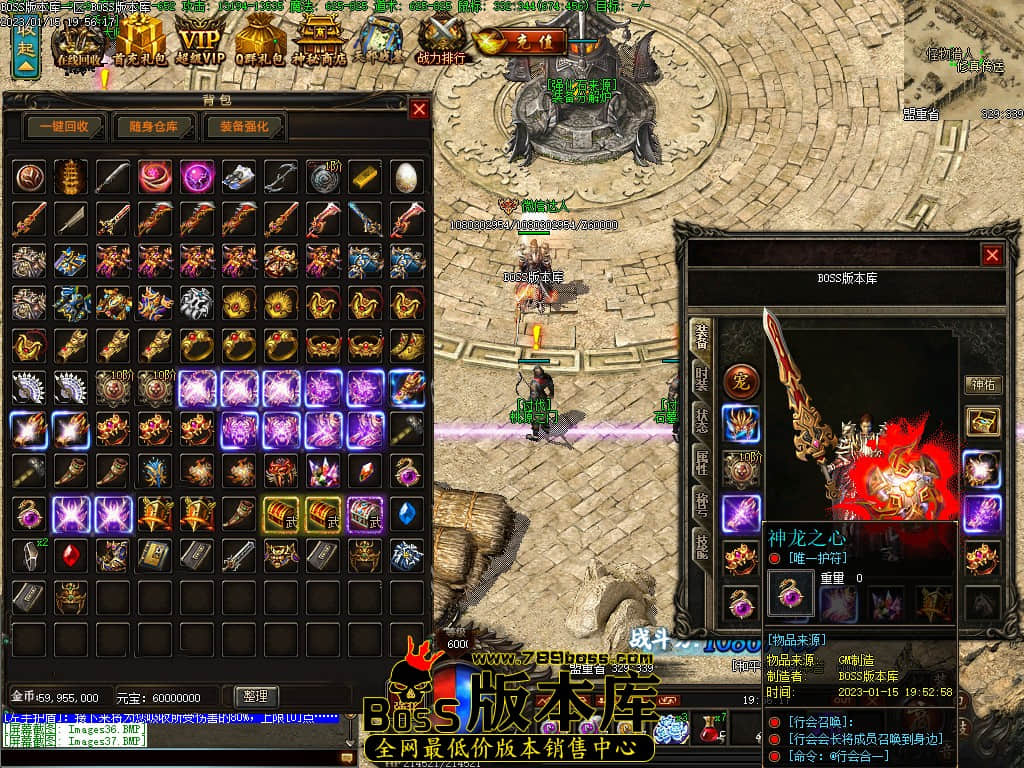Select the gold bar in the bag
The height and width of the screenshot is (768, 1024).
[x=365, y=176]
